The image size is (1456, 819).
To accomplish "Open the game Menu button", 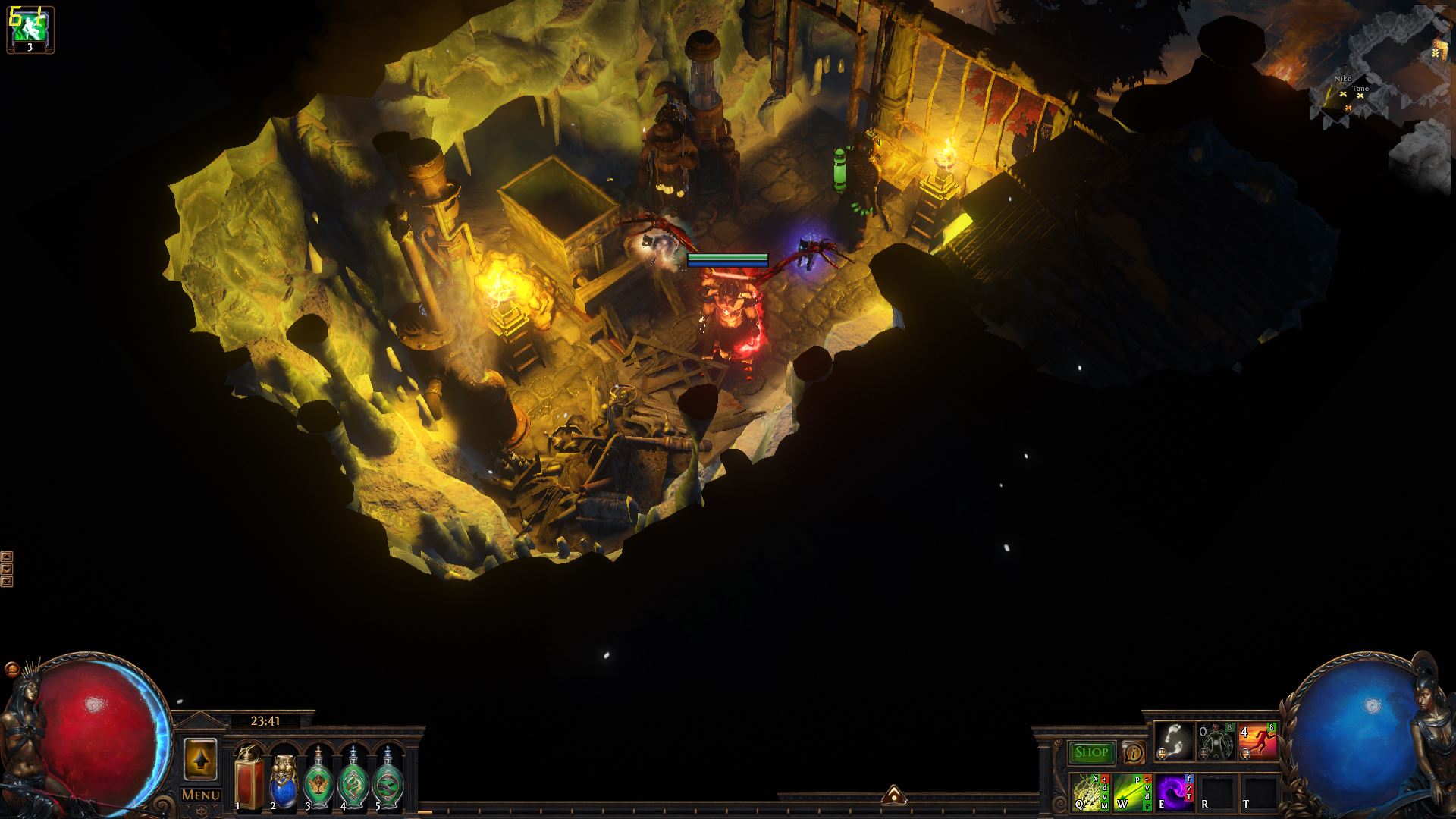I will 201,795.
